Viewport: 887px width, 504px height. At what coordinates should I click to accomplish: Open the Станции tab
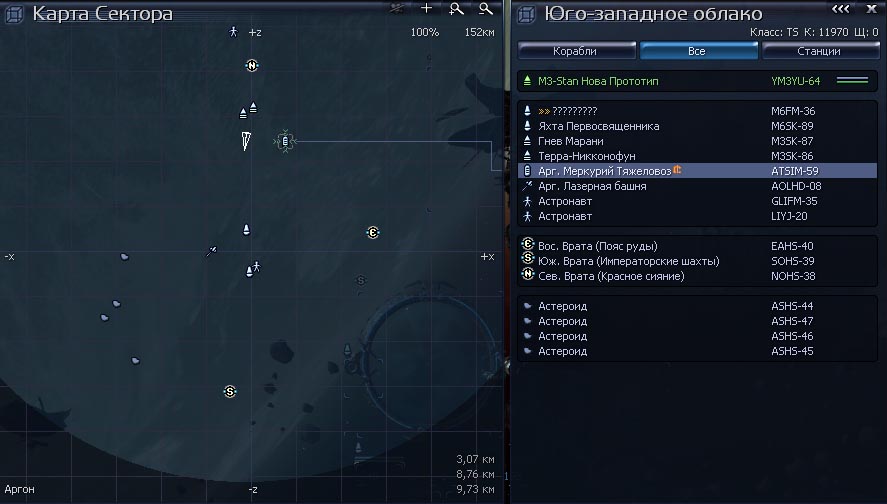pos(820,50)
